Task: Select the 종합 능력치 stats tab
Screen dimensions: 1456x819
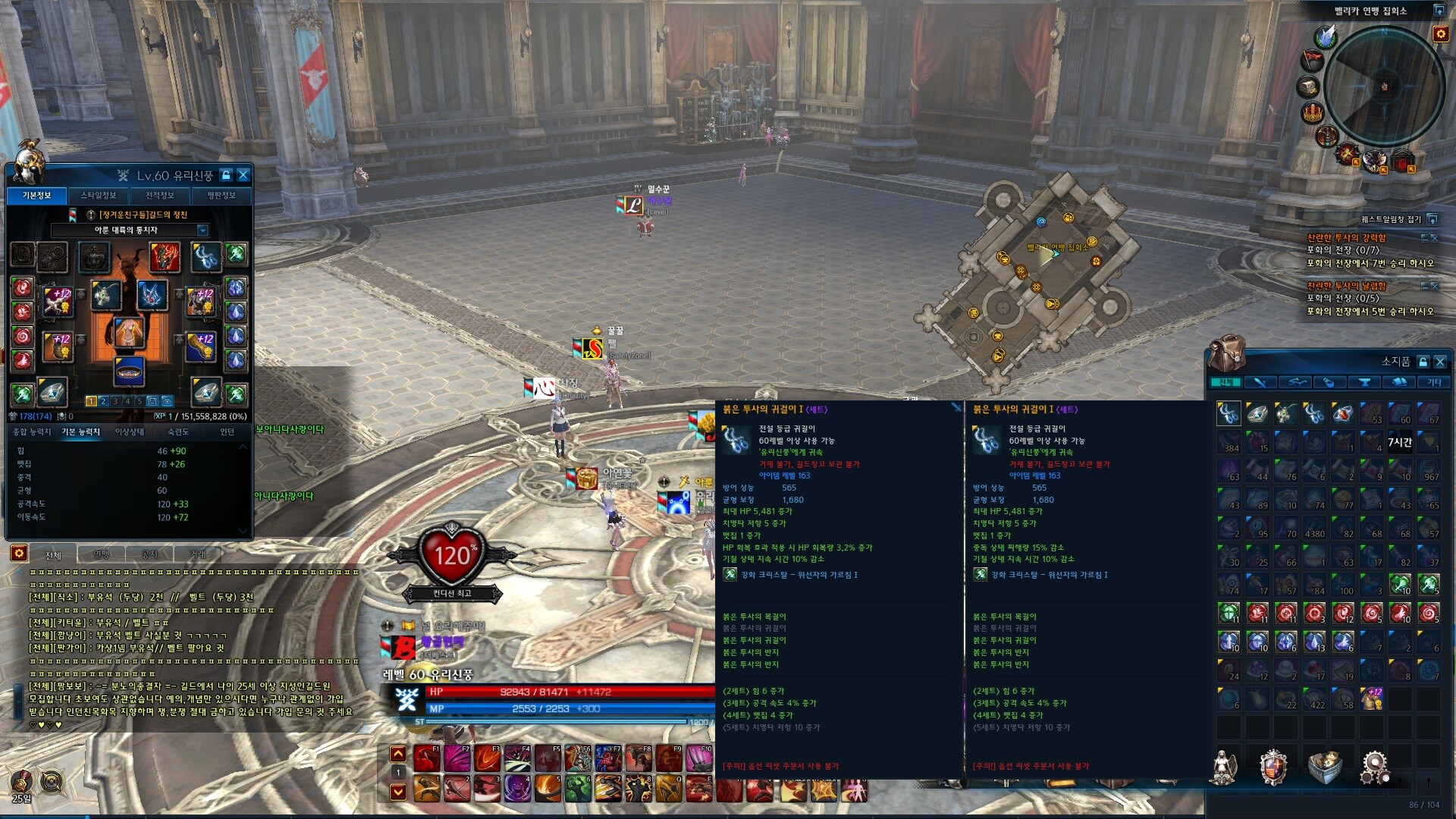Action: [32, 432]
